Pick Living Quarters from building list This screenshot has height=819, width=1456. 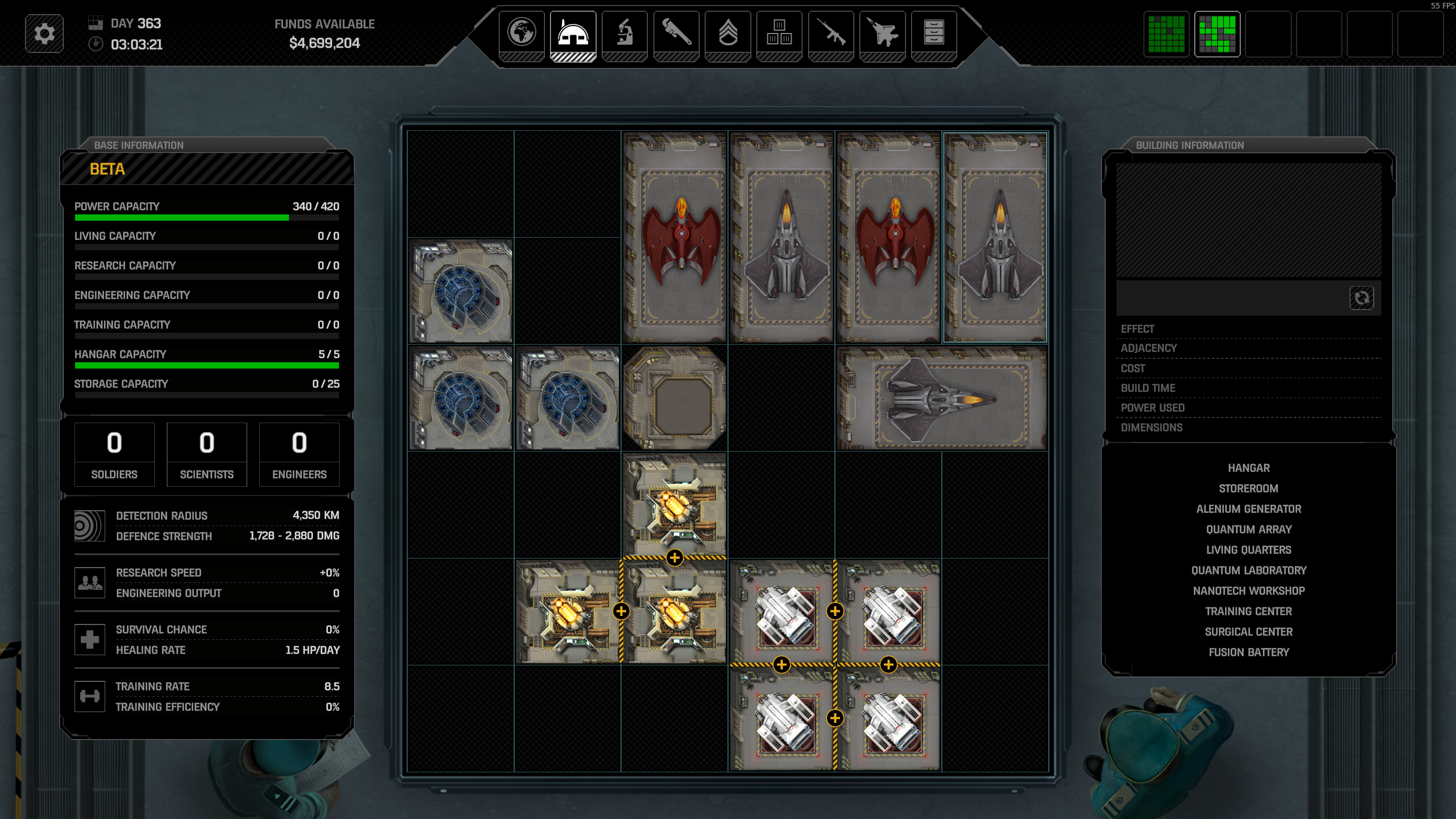(1248, 550)
